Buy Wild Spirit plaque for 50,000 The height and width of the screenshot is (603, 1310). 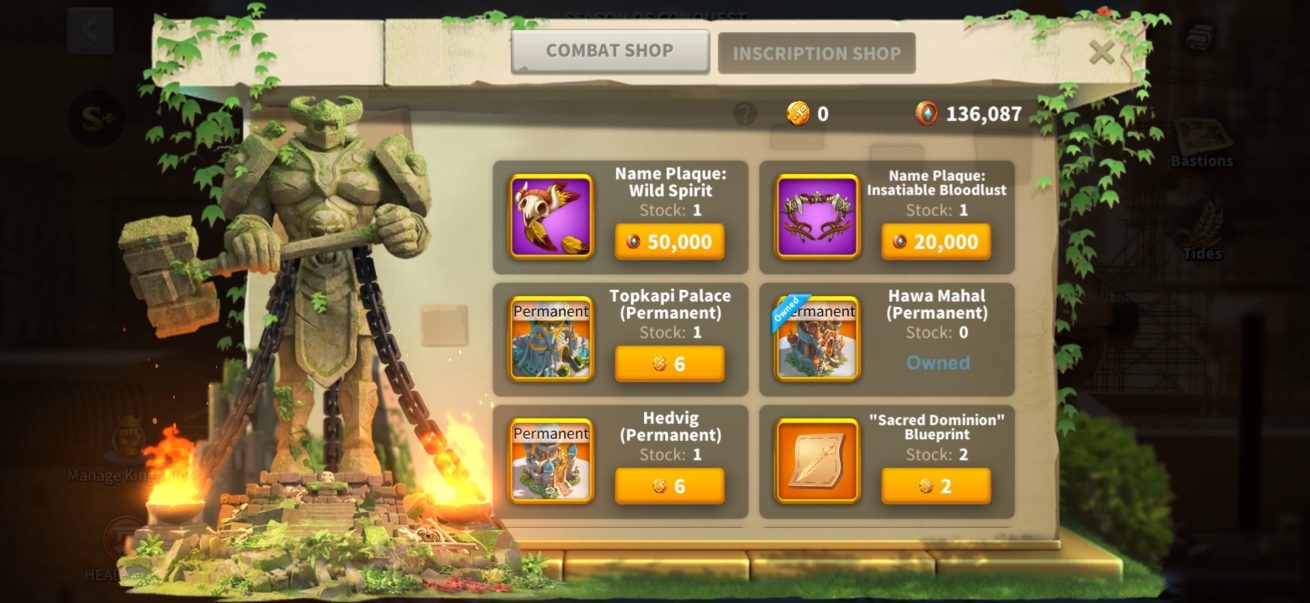(669, 242)
